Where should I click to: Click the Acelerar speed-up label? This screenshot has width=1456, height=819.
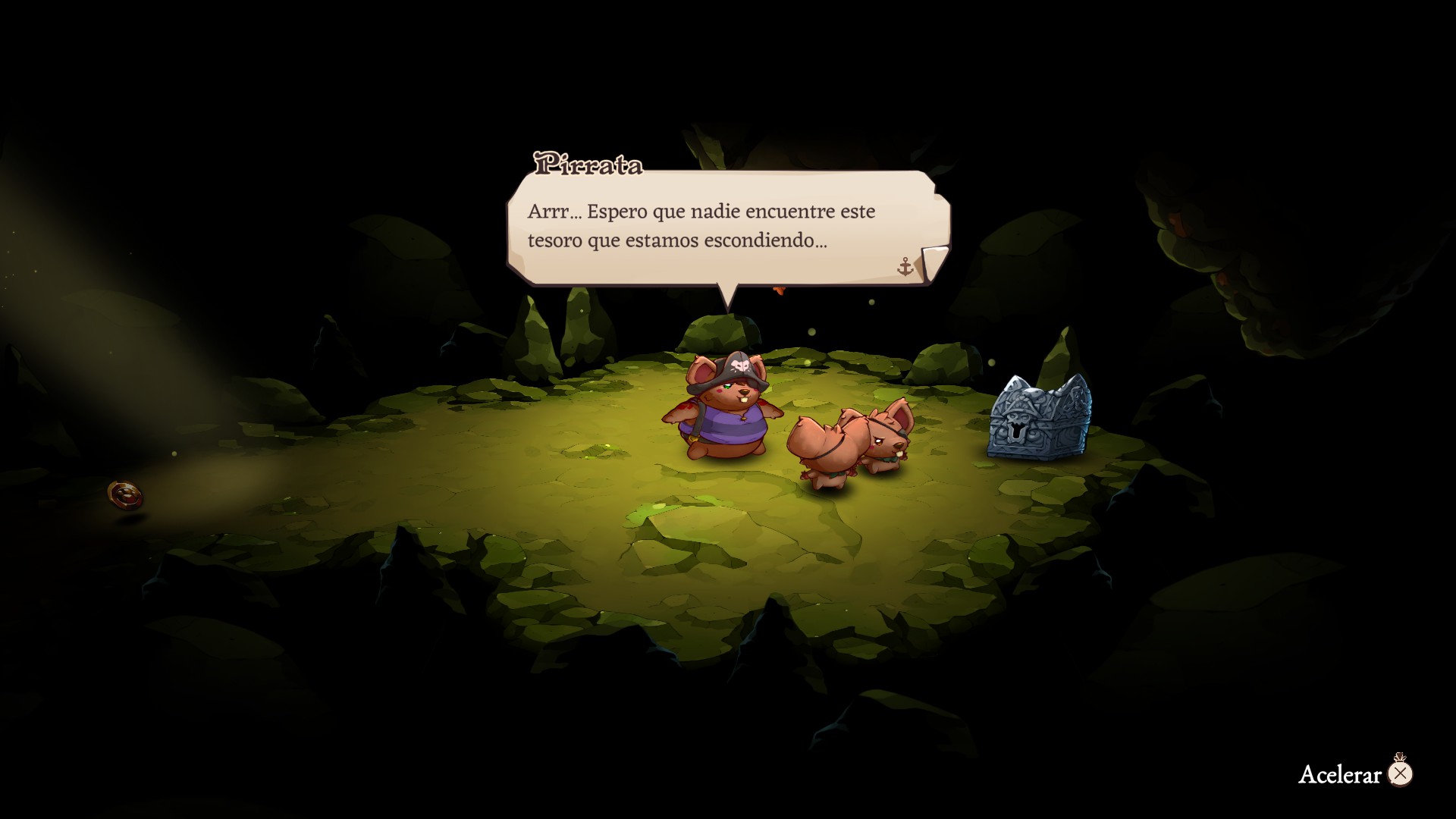pyautogui.click(x=1340, y=774)
